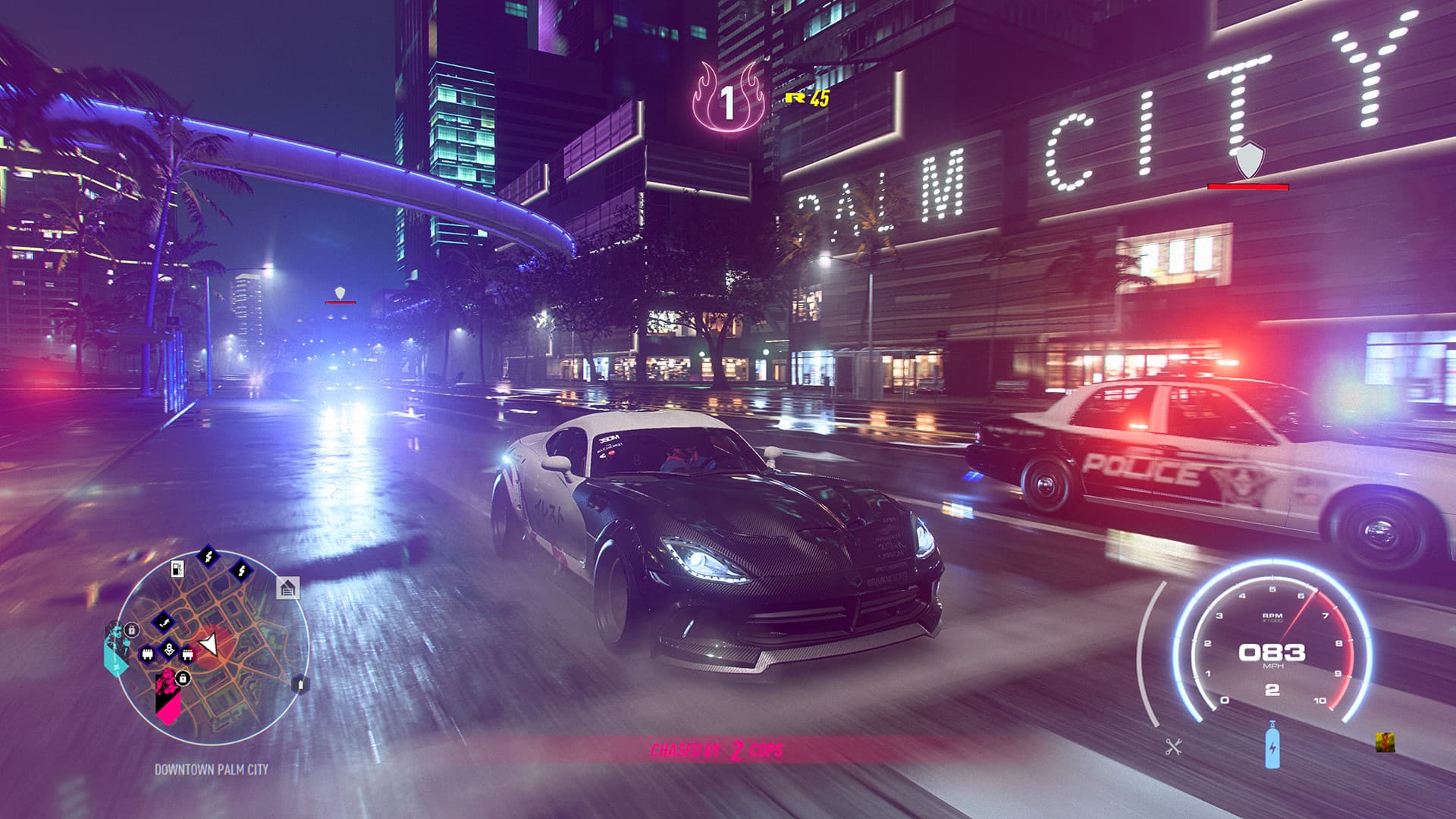
Task: Click the locked hexagon icon on minimap's right edge
Action: point(300,685)
